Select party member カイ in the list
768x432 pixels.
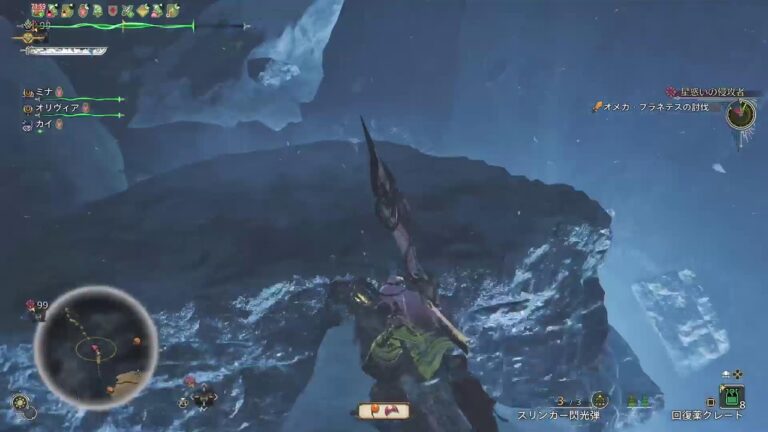42,123
